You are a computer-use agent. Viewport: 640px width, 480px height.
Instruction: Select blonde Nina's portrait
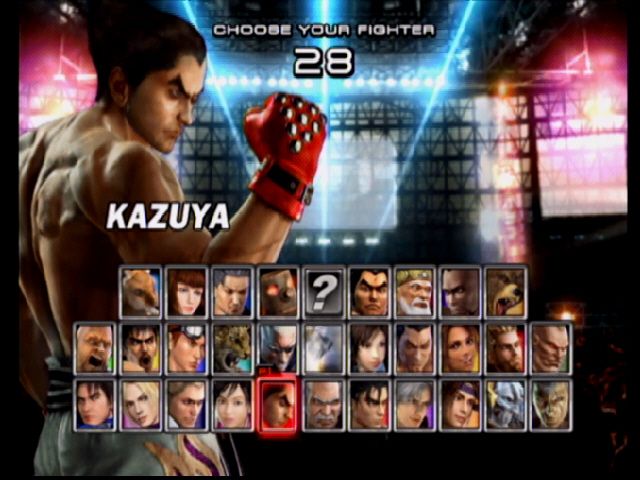pyautogui.click(x=140, y=404)
